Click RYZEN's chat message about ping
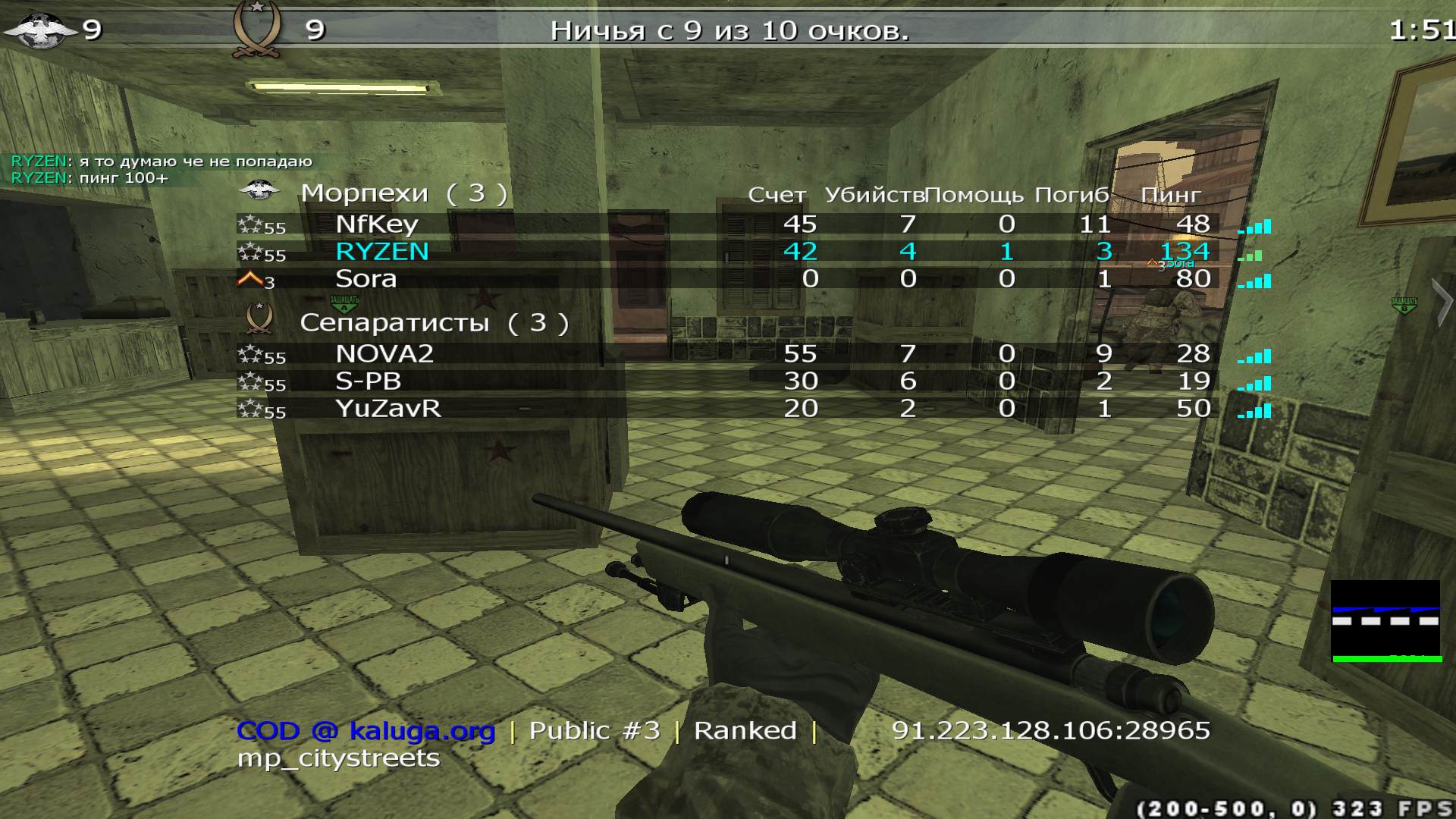Image resolution: width=1456 pixels, height=819 pixels. (x=89, y=178)
